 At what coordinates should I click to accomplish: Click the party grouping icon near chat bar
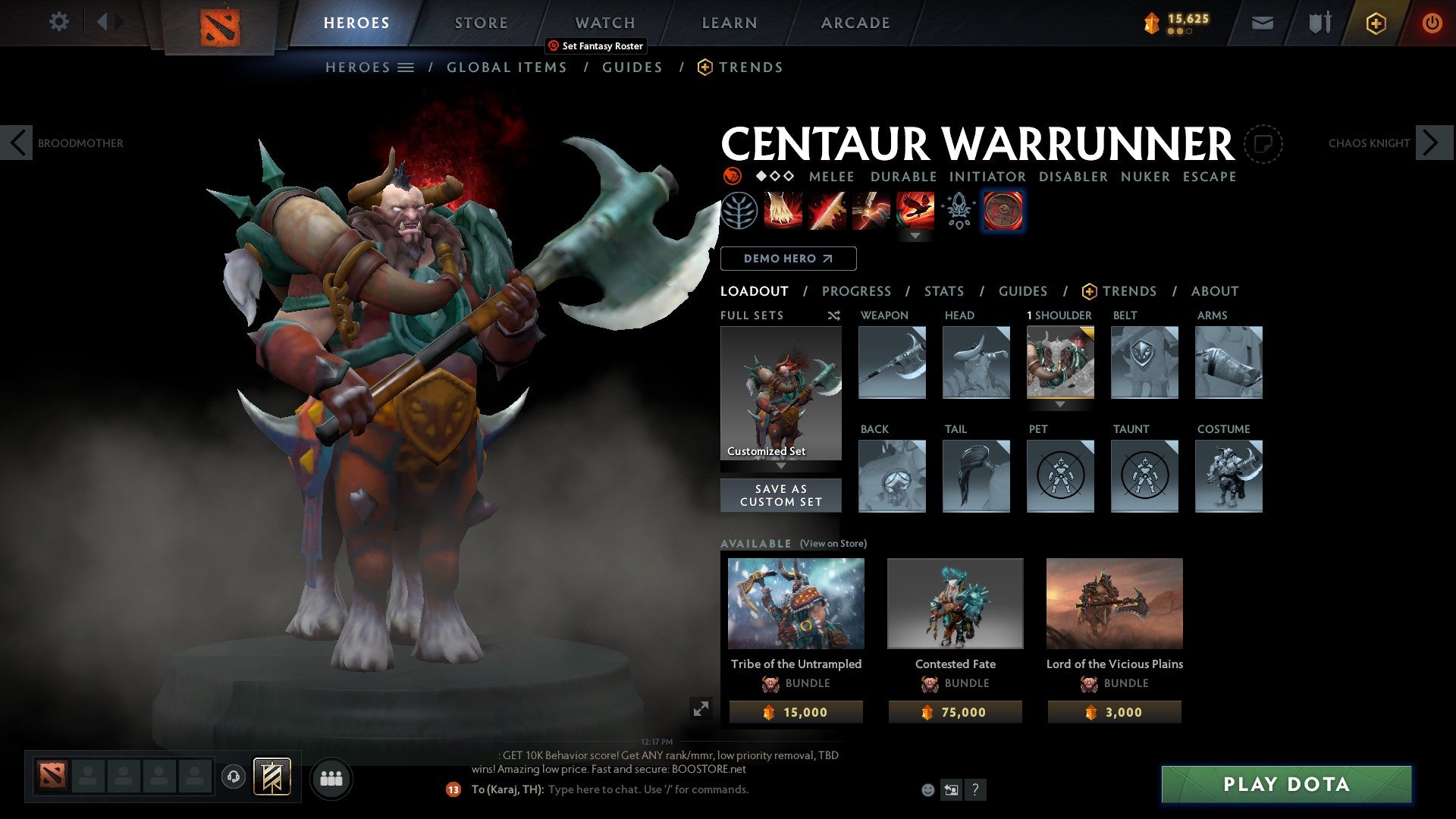click(x=331, y=778)
